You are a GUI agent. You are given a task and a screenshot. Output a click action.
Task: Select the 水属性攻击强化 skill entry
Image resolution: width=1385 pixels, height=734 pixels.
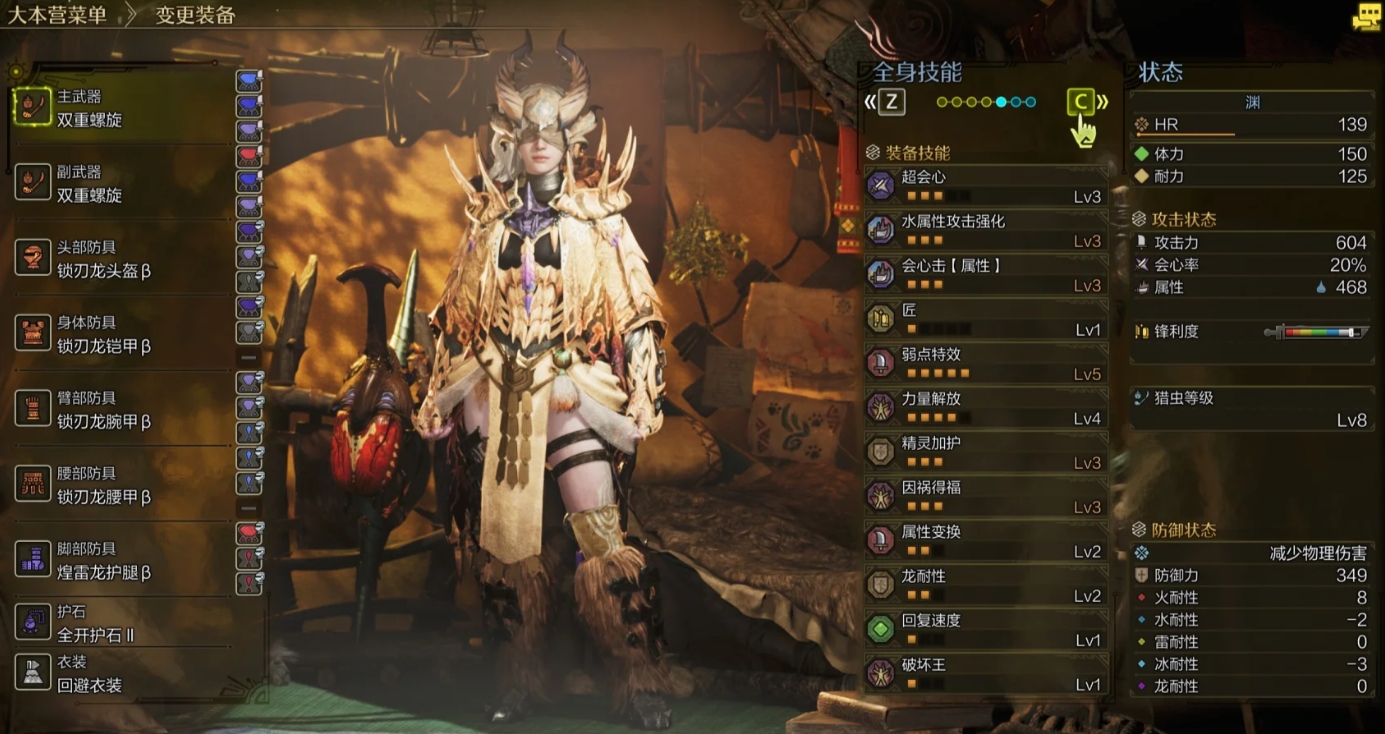[986, 230]
